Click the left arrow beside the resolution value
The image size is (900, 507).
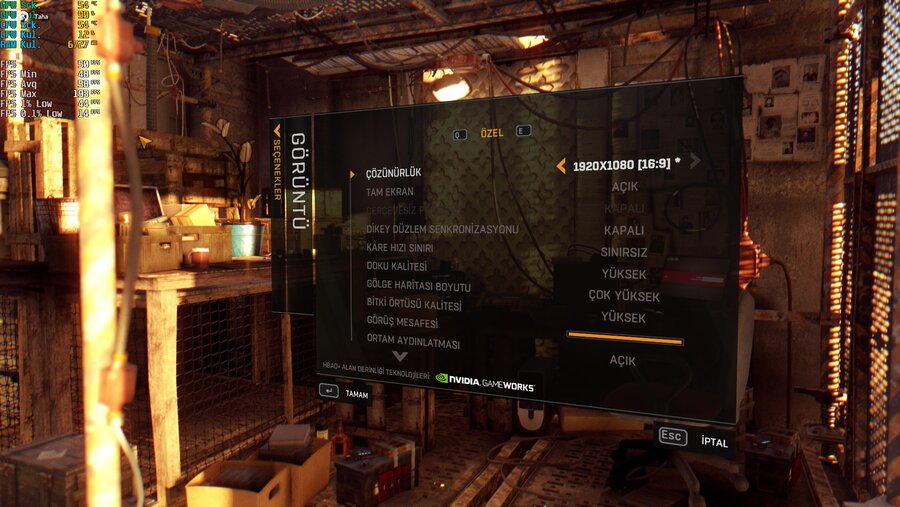561,165
